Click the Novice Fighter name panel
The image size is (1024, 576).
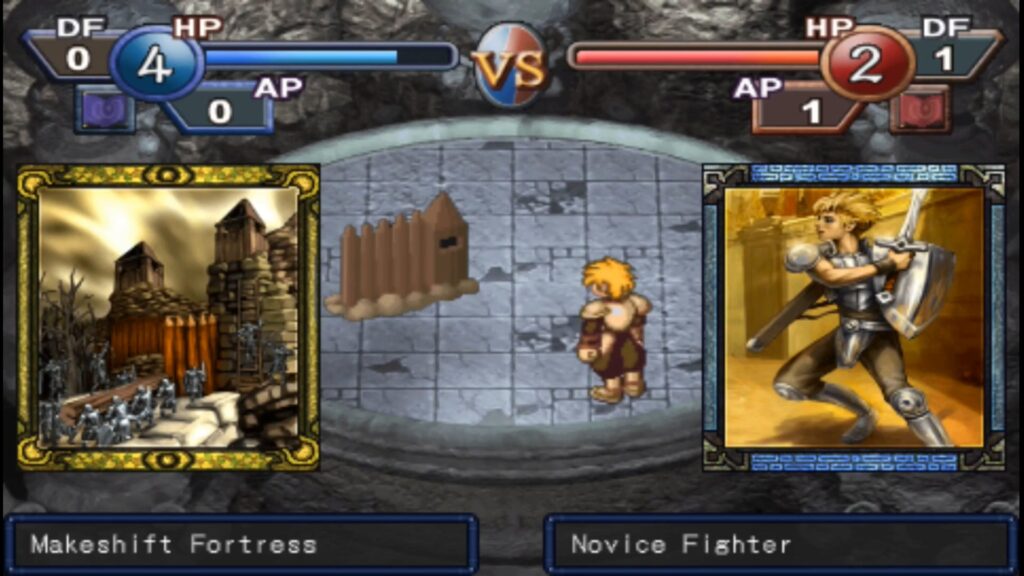pos(782,545)
